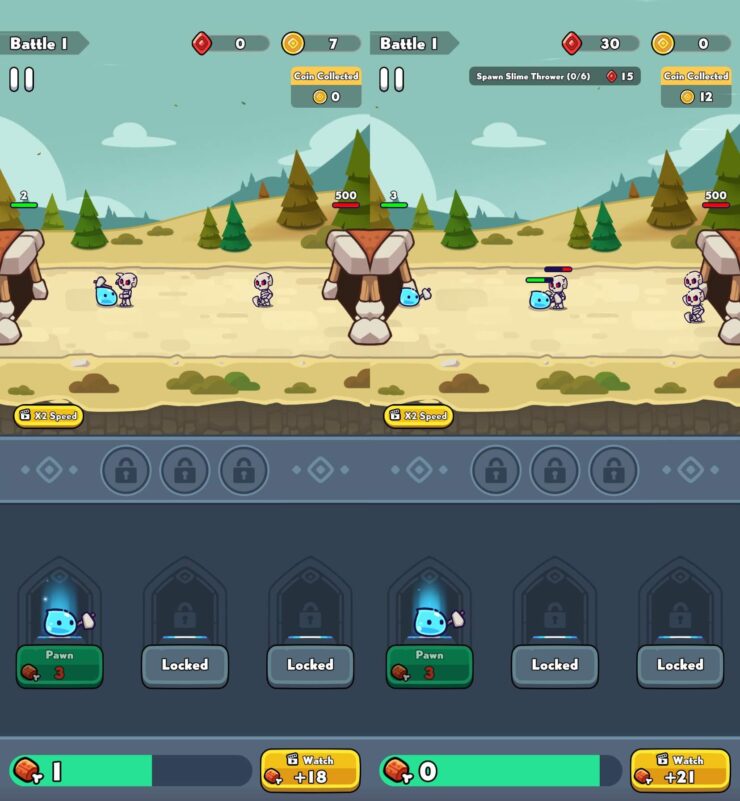The image size is (740, 801).
Task: Watch the ad for +18 meat
Action: click(x=310, y=770)
